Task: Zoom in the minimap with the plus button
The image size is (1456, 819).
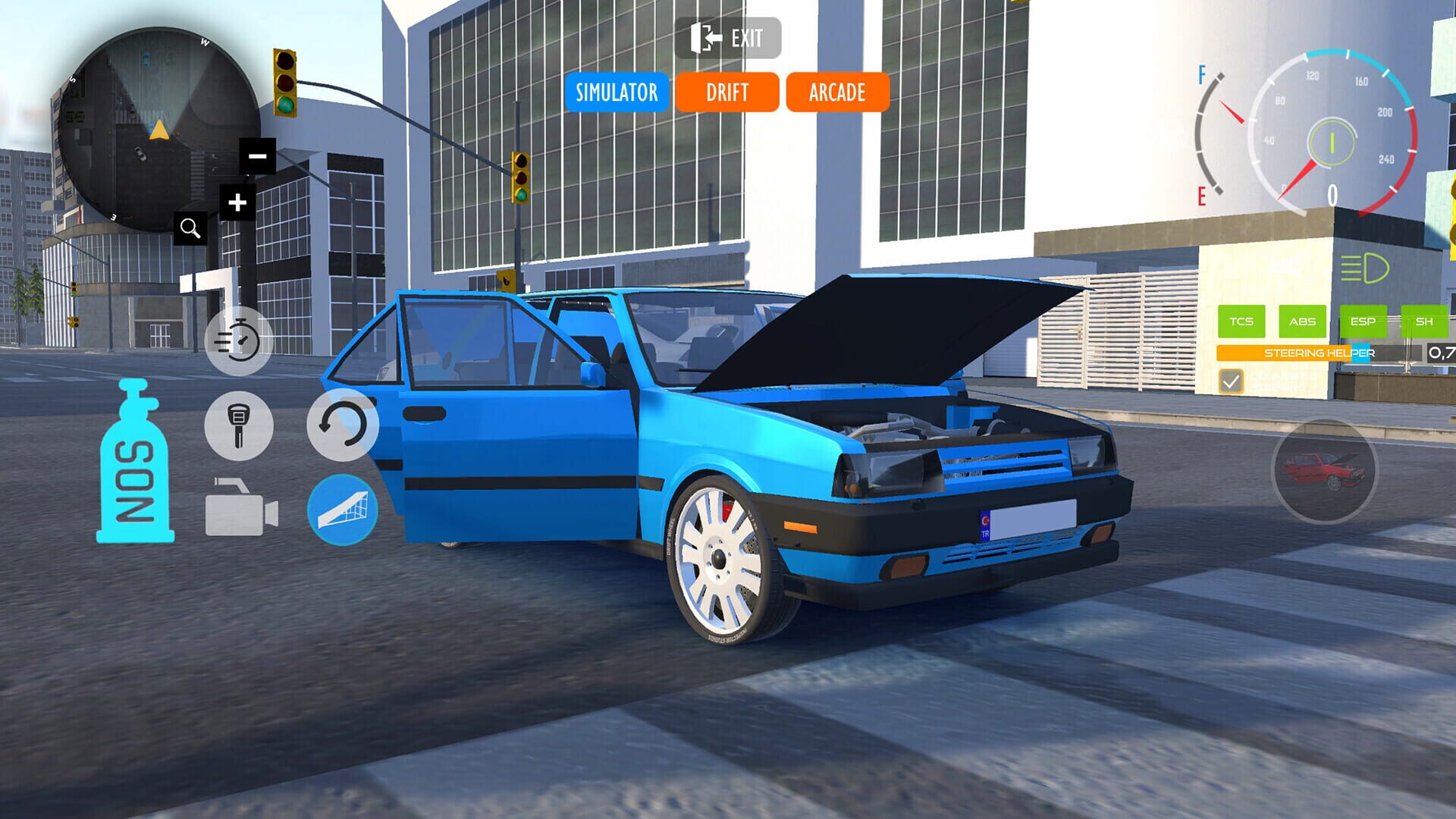Action: point(236,200)
